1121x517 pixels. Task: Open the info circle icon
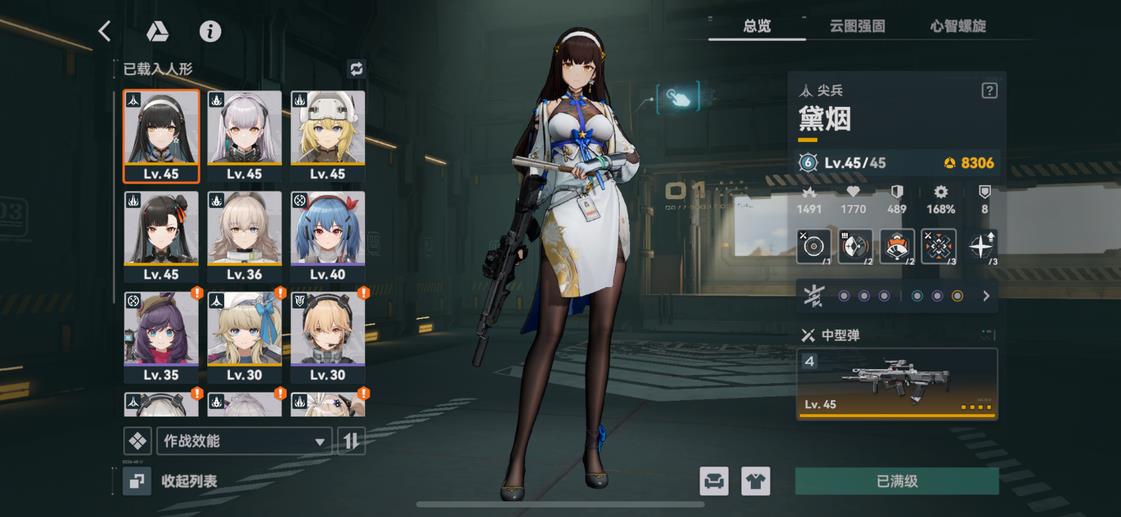click(210, 31)
